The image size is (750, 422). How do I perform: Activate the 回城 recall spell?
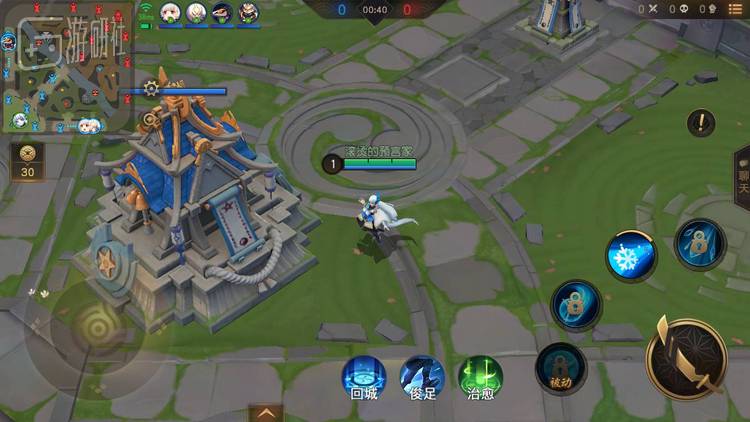pyautogui.click(x=364, y=377)
